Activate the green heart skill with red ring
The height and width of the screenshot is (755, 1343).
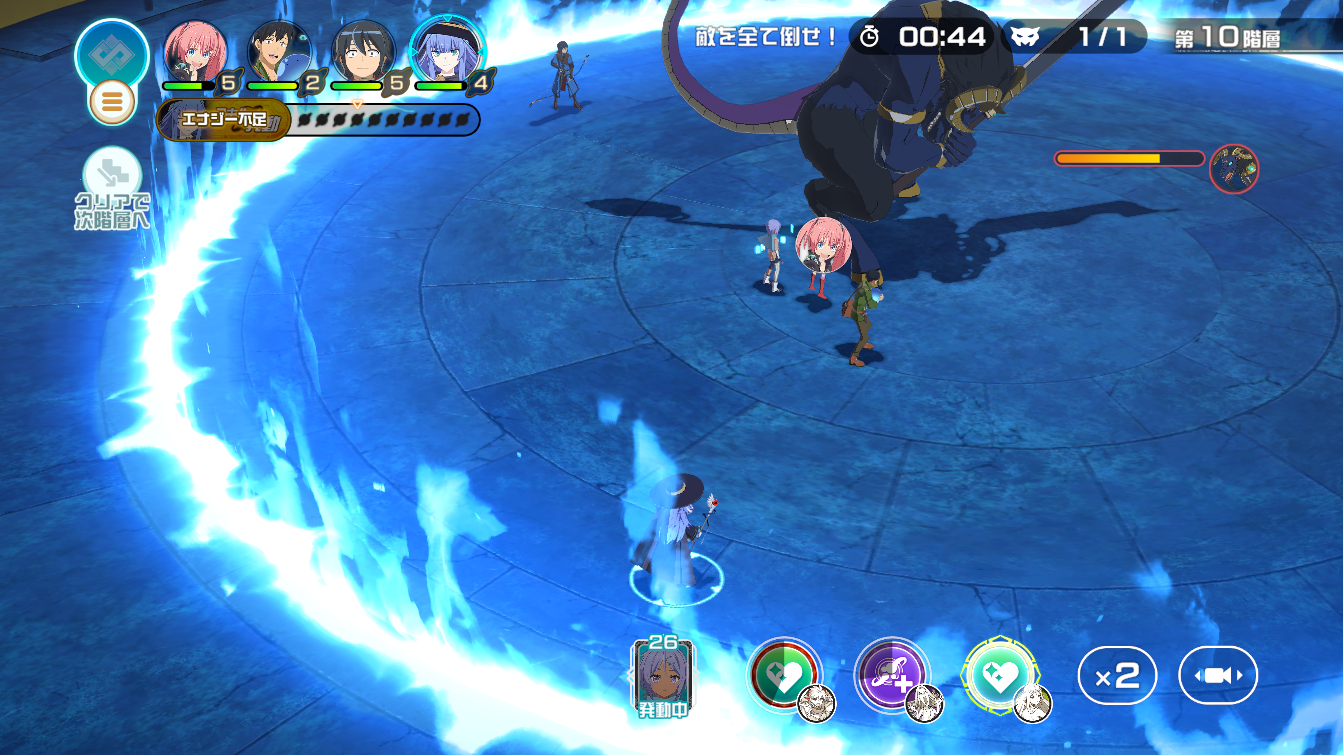click(x=785, y=675)
